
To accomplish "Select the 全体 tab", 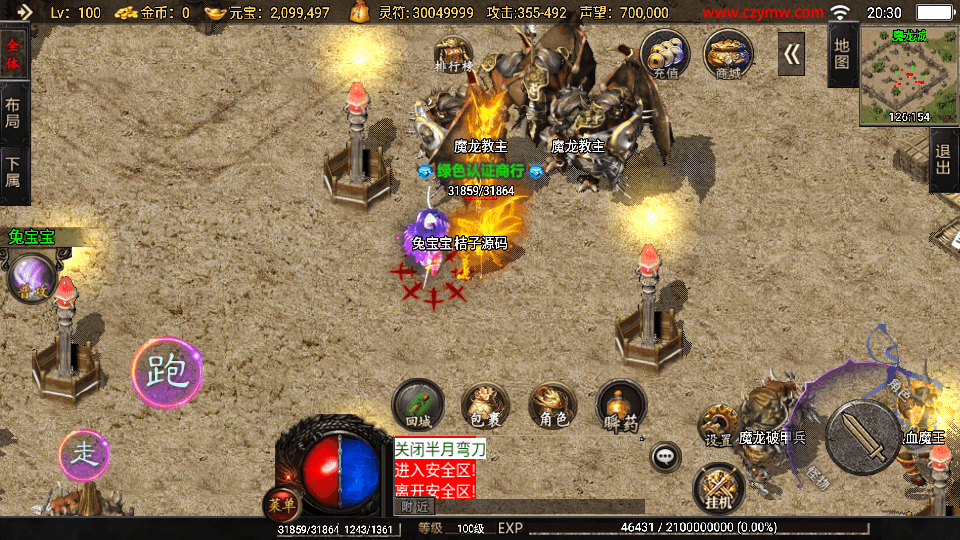I will [x=14, y=54].
